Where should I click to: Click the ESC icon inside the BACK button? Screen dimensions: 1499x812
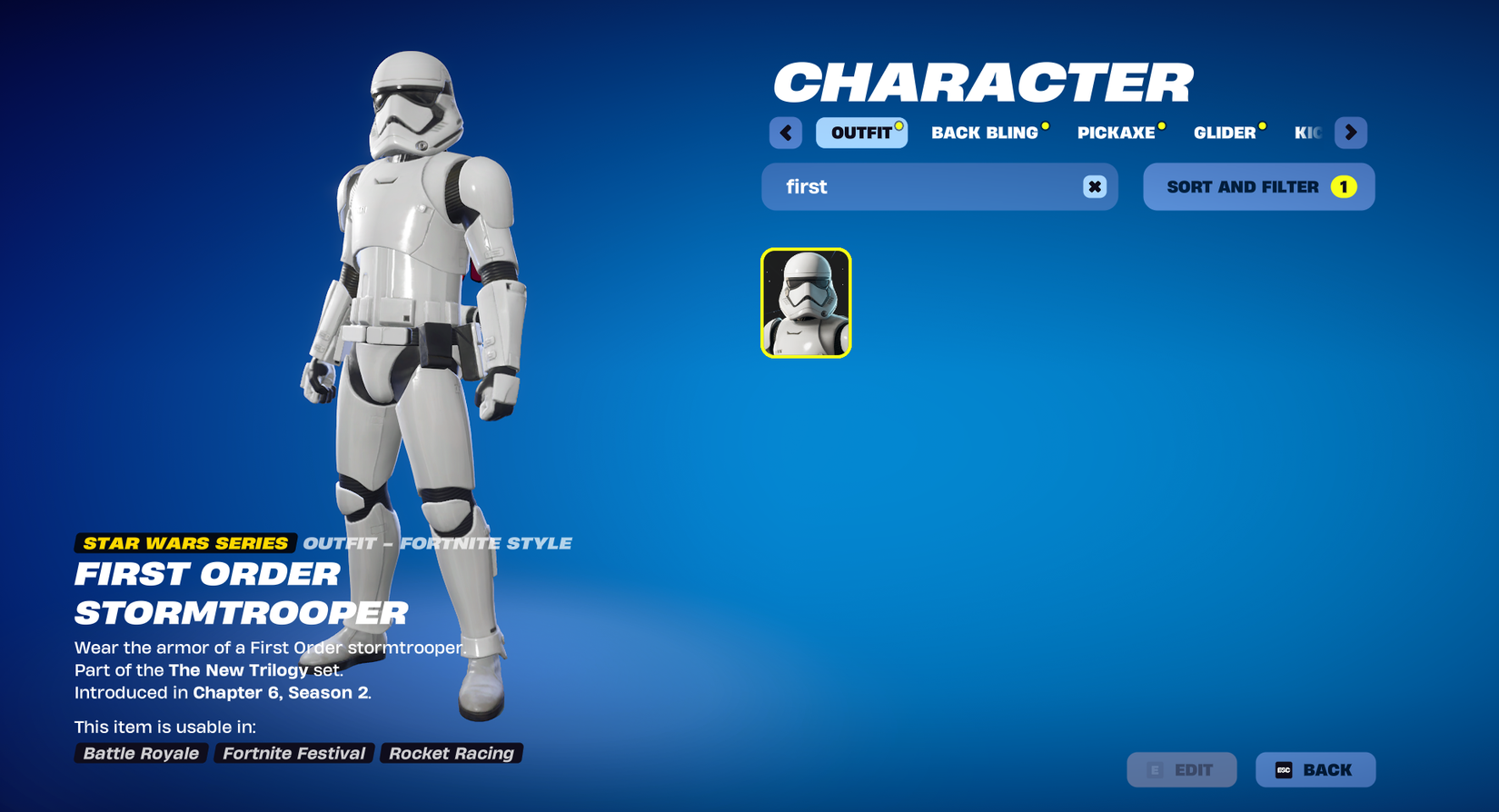pos(1284,769)
